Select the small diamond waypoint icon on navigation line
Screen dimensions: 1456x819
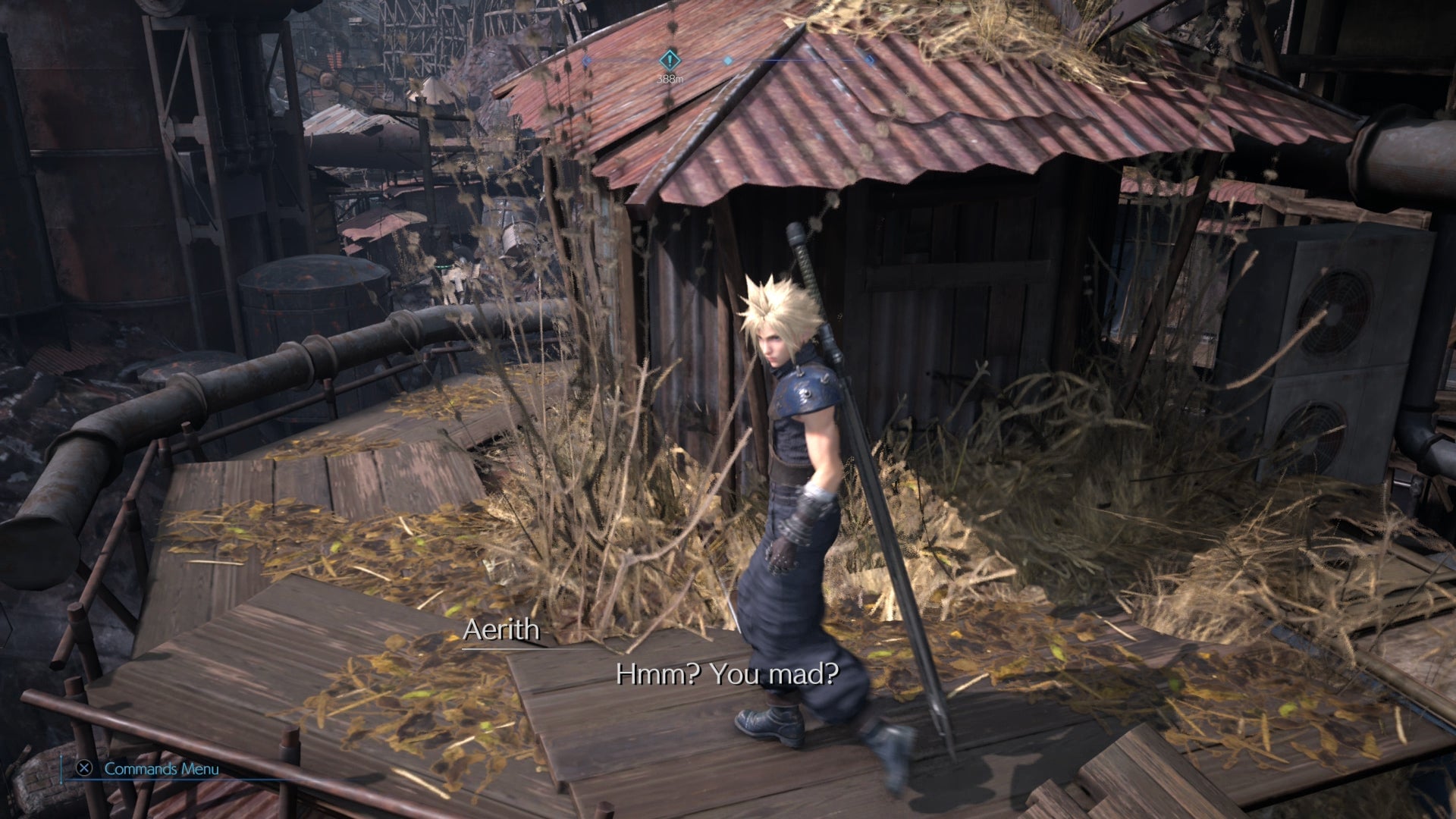coord(728,61)
